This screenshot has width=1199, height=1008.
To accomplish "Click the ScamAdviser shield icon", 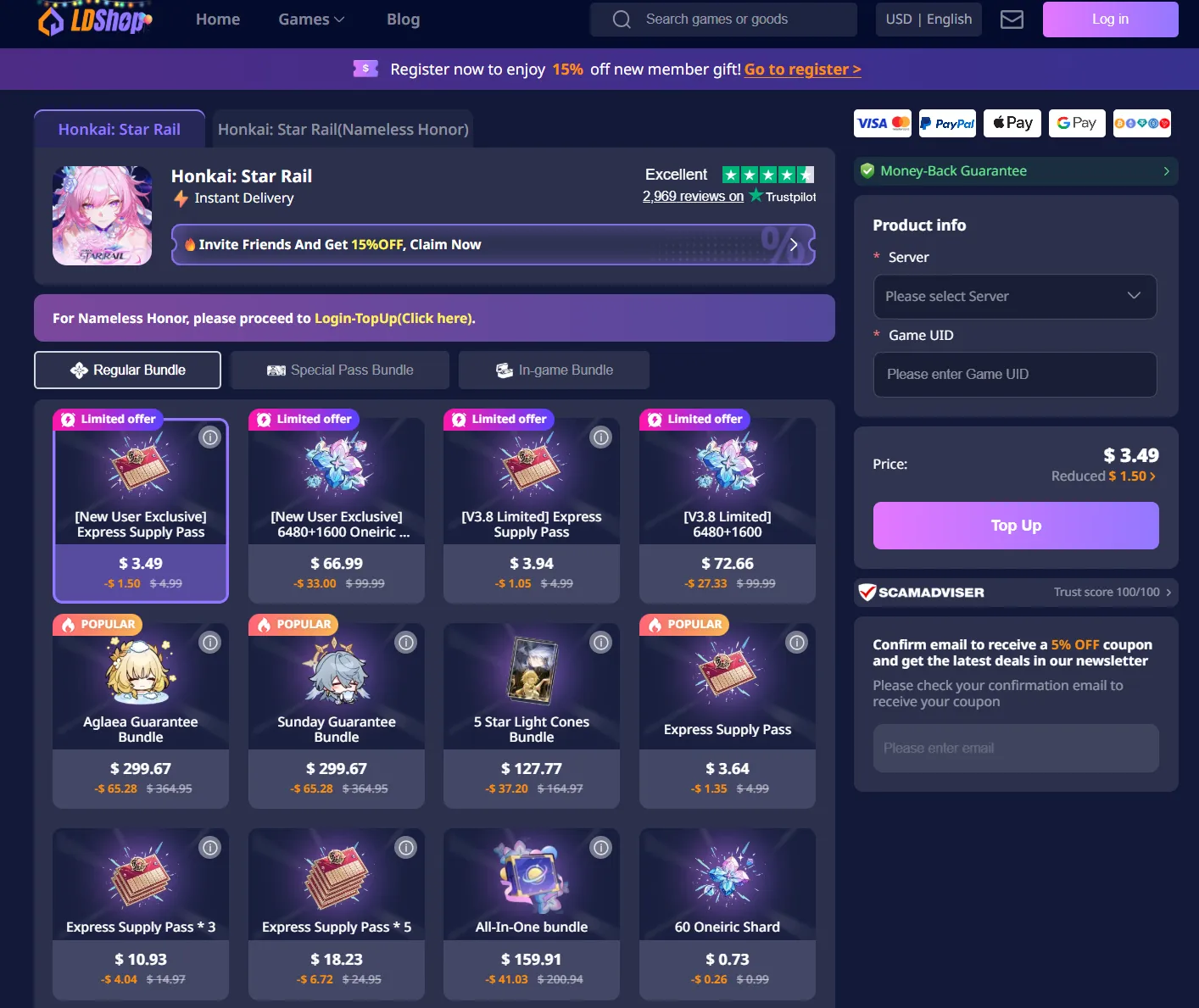I will point(869,593).
